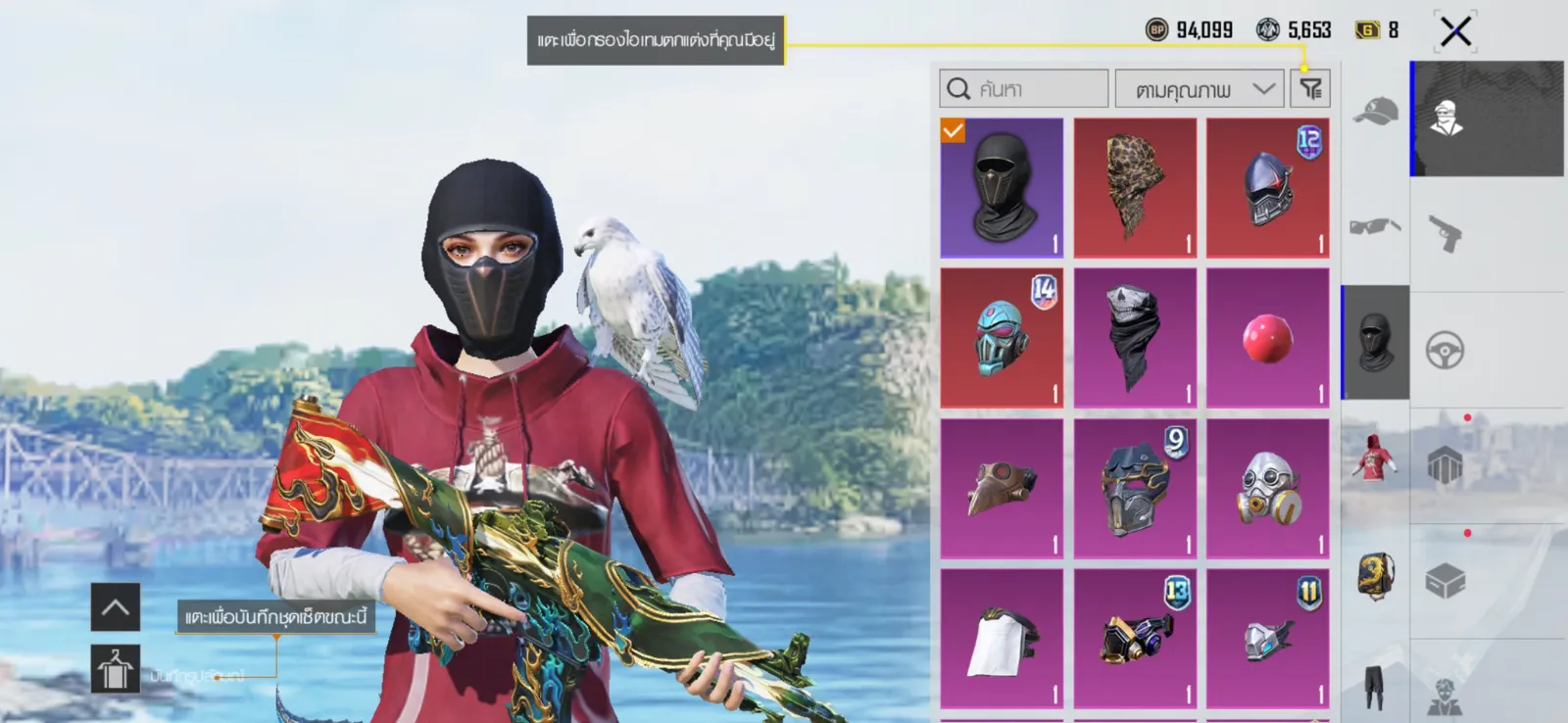Open the owned items filter
Screen dimensions: 1568x723
point(1310,89)
